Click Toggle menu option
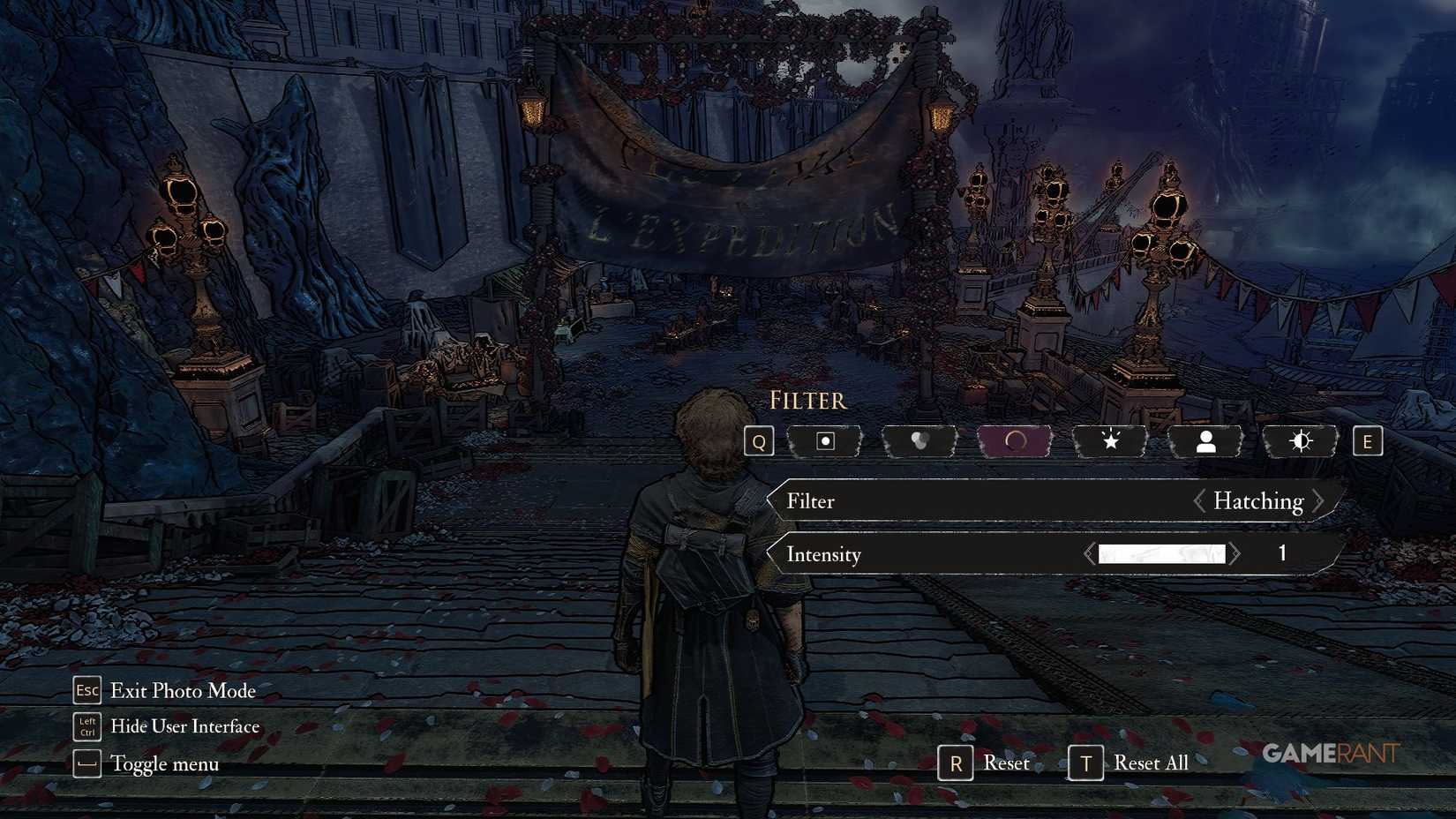The width and height of the screenshot is (1456, 819). [164, 763]
